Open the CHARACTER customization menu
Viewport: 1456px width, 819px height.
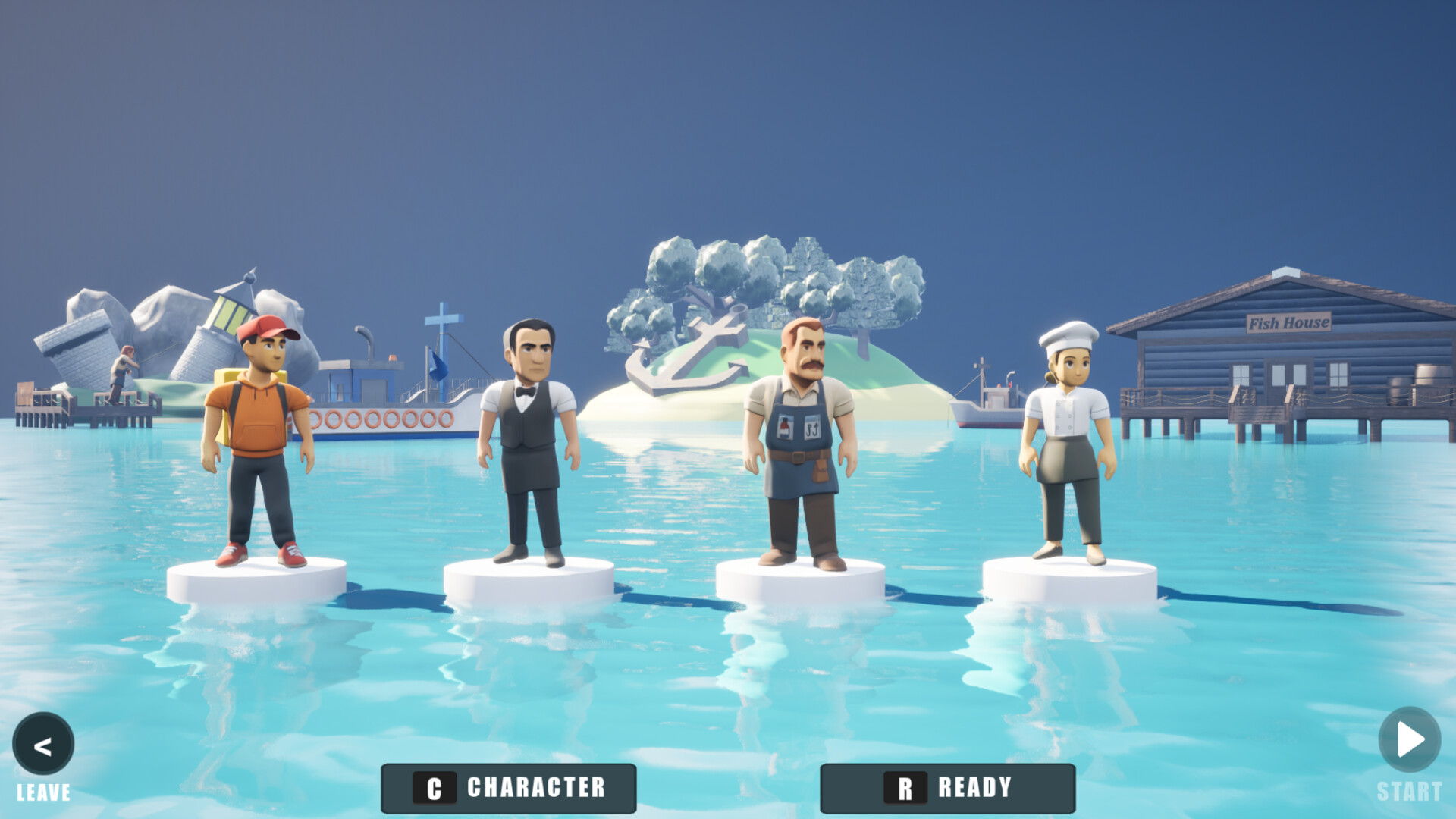[x=508, y=787]
